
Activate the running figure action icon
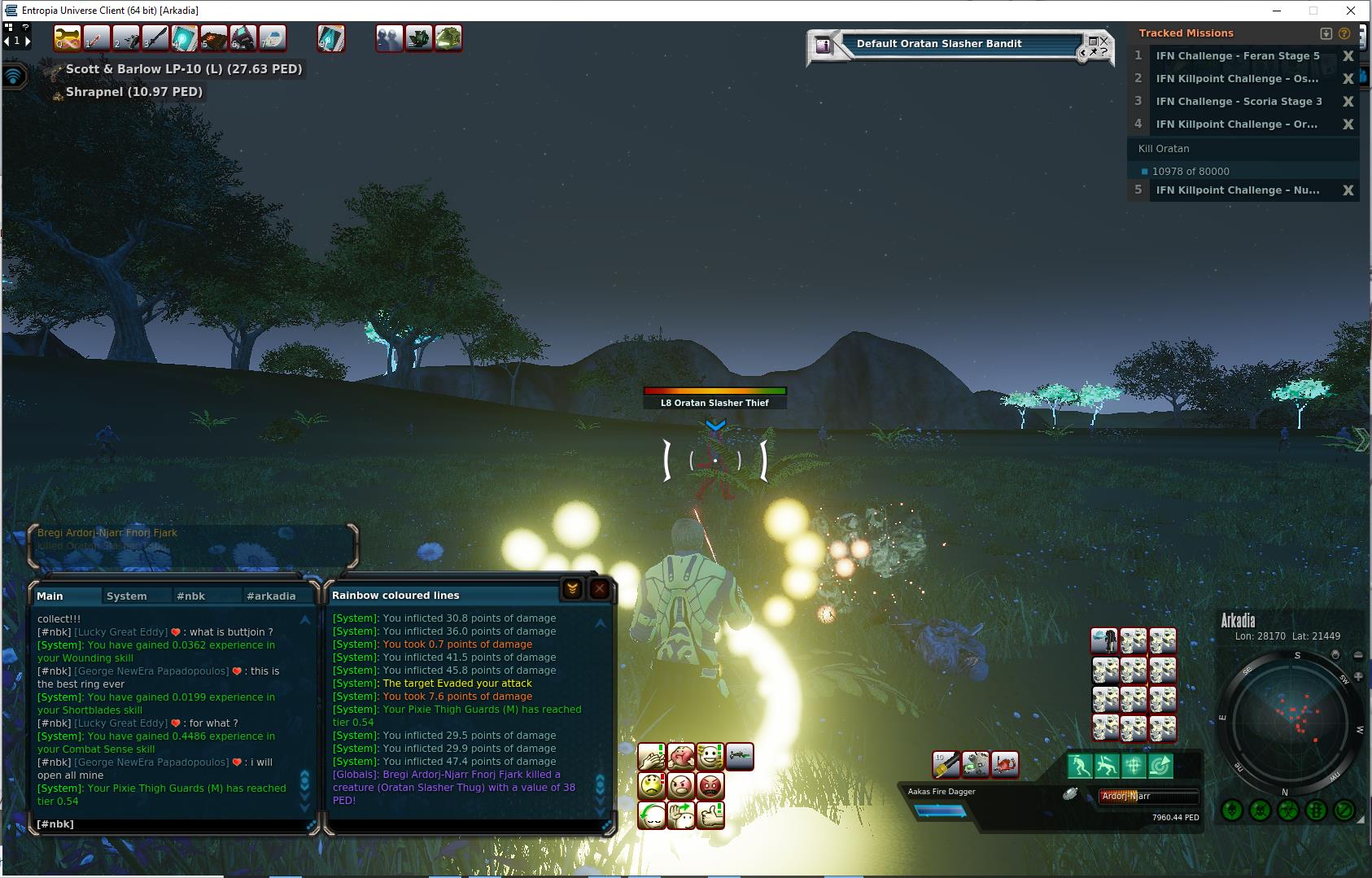[x=1080, y=766]
